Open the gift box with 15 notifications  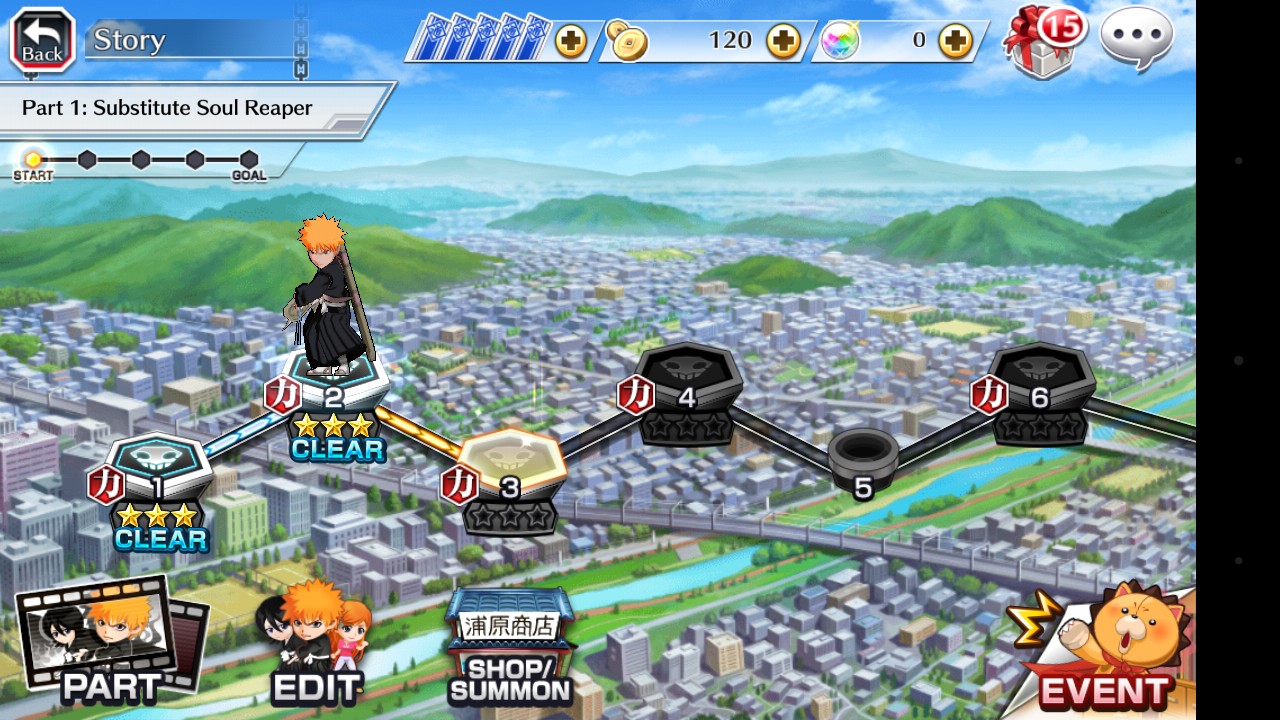tap(1044, 41)
